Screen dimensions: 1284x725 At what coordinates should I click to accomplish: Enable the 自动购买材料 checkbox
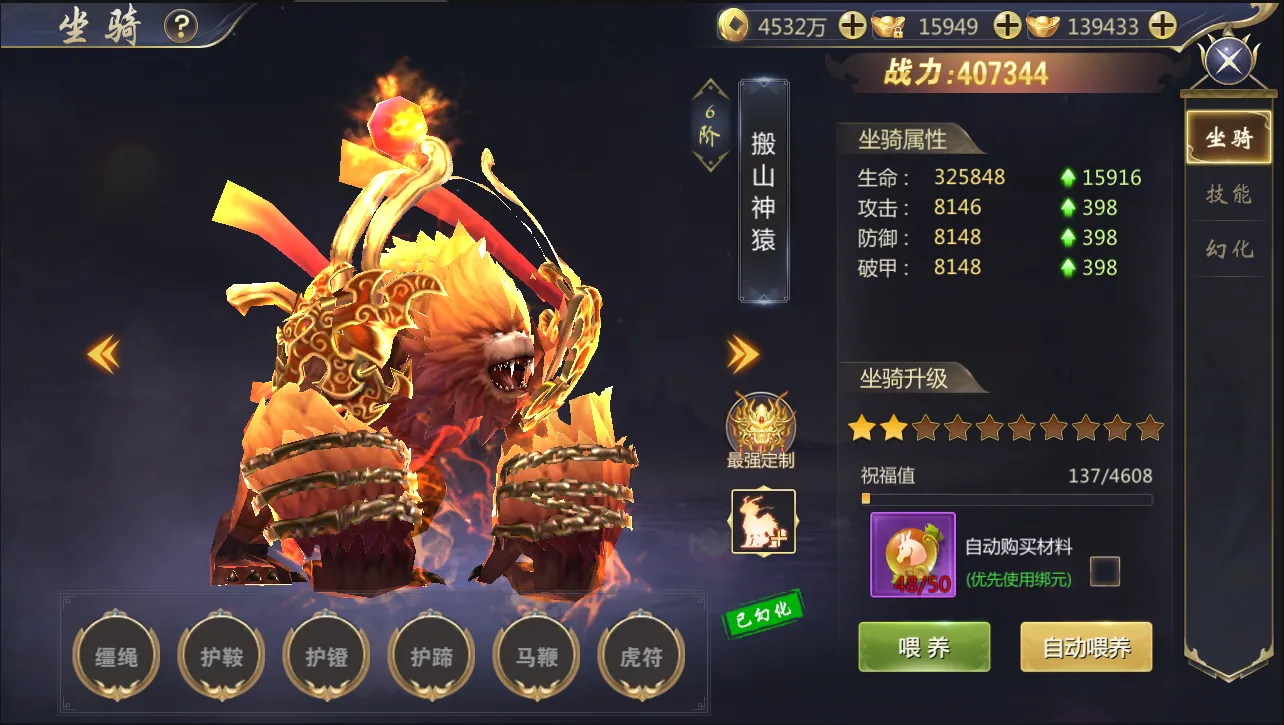(x=1103, y=570)
